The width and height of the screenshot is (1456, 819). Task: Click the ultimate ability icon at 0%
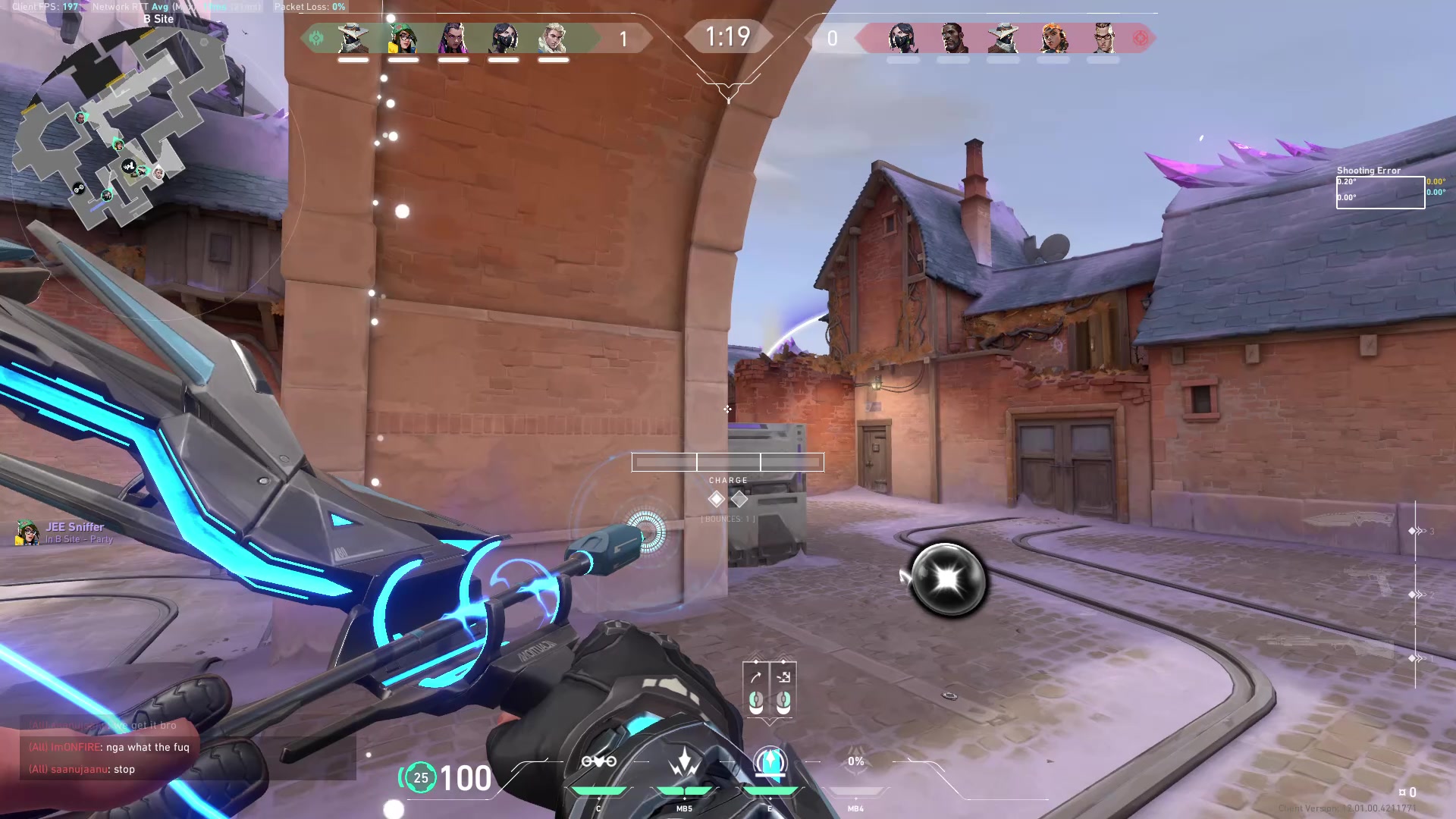[x=856, y=762]
